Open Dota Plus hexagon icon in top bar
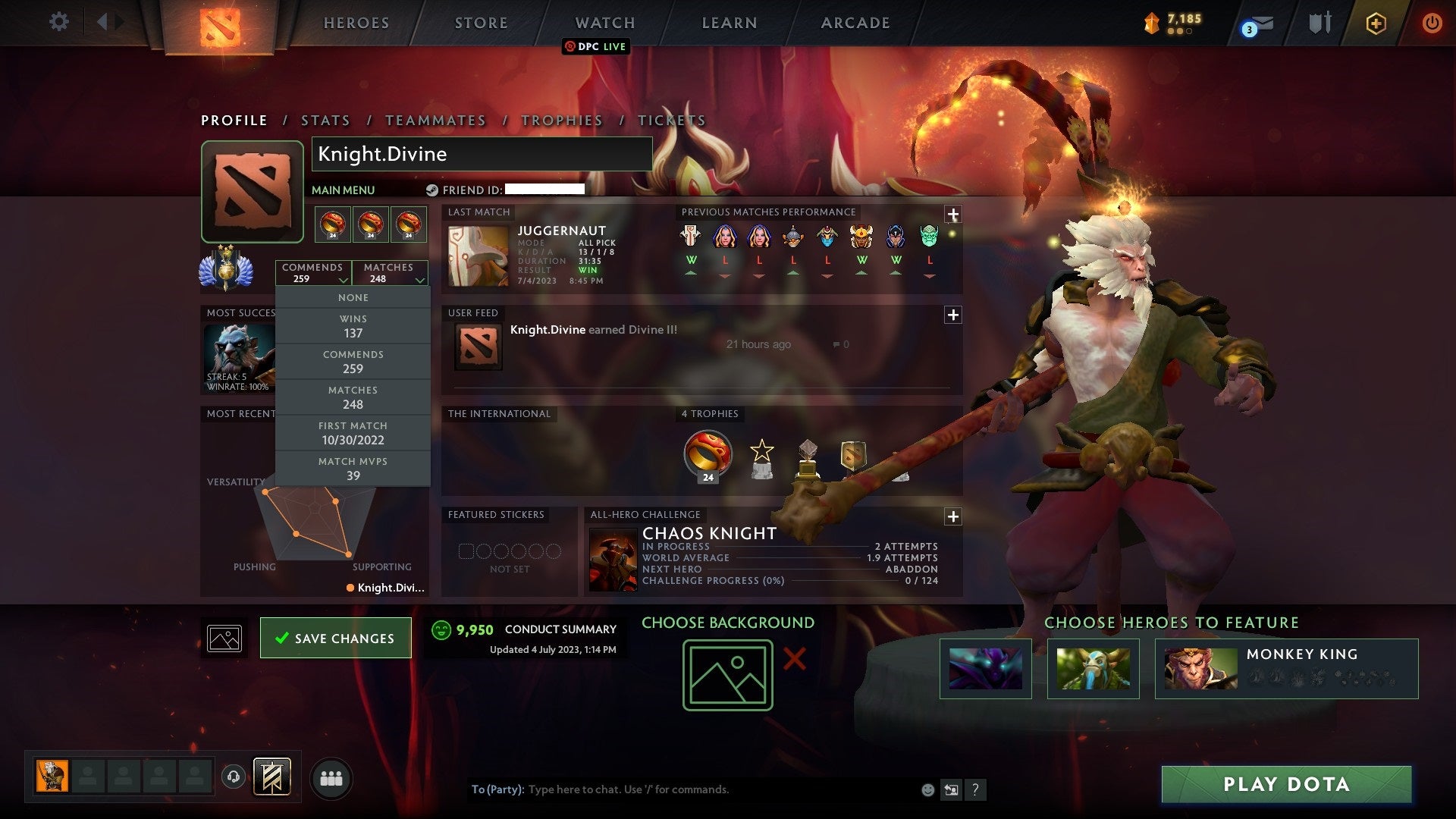Screen dimensions: 1456x819 [1377, 23]
